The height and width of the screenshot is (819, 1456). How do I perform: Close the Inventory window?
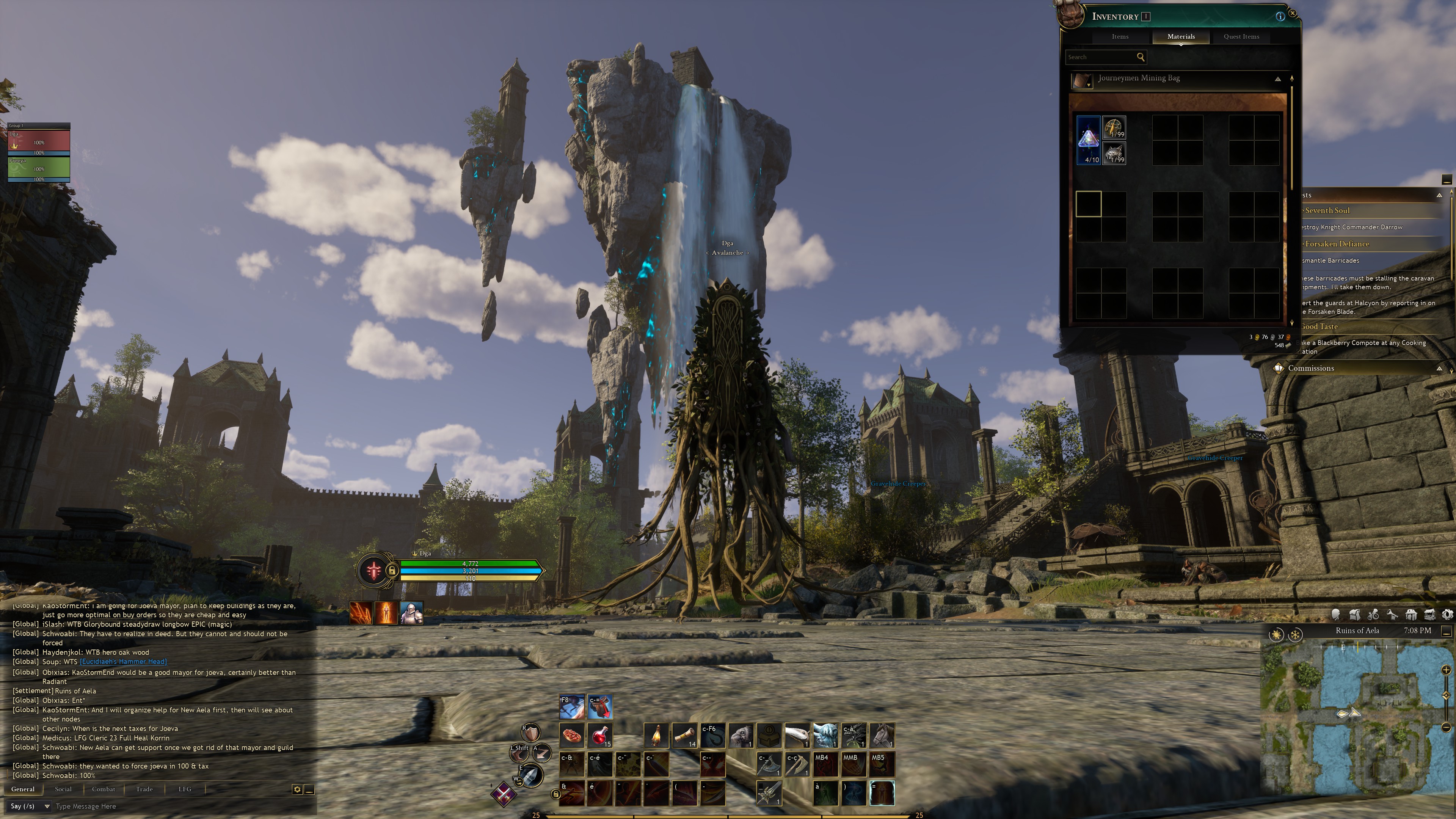pos(1292,13)
